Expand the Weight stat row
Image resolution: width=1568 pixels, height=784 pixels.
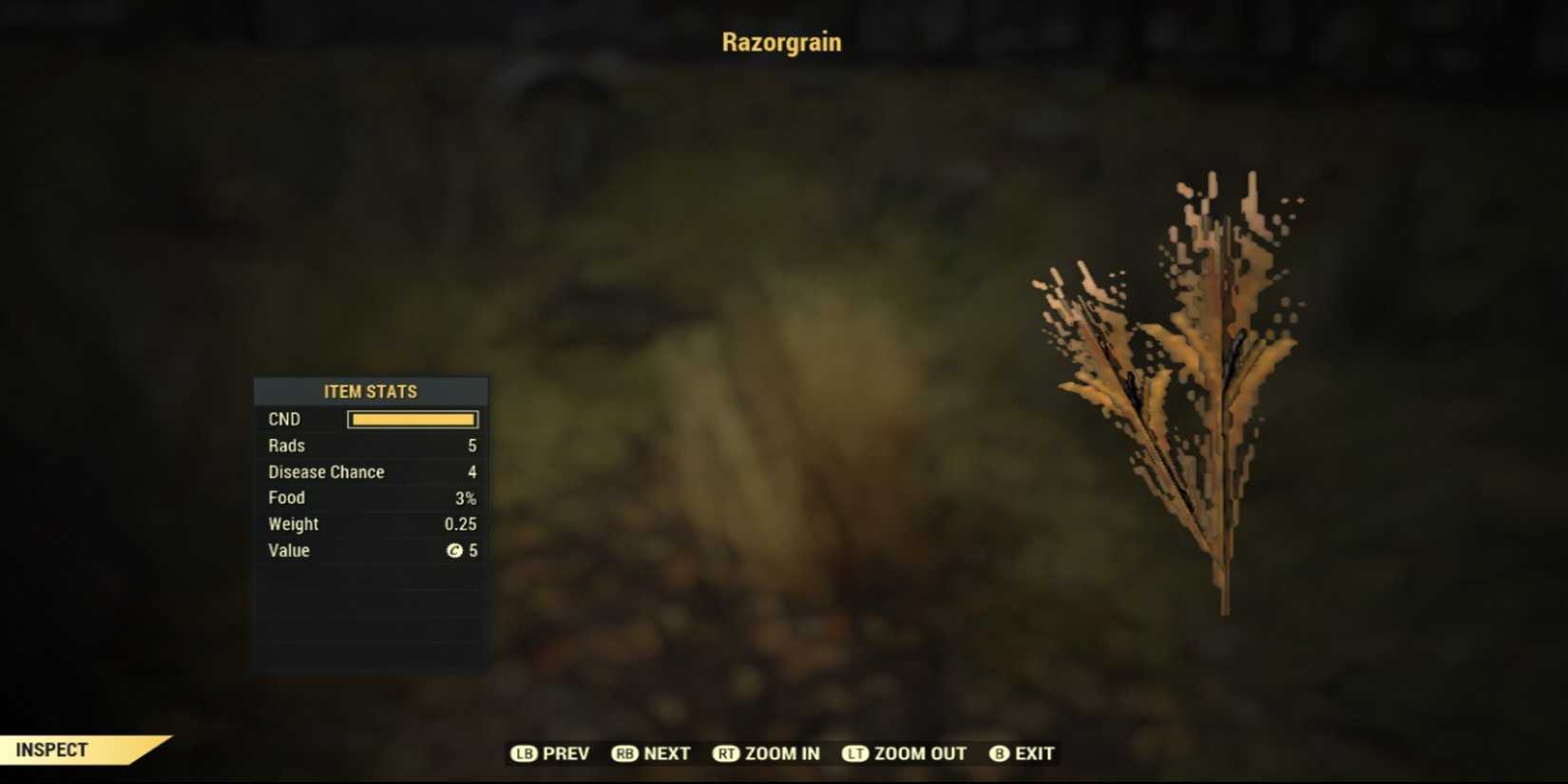(370, 524)
